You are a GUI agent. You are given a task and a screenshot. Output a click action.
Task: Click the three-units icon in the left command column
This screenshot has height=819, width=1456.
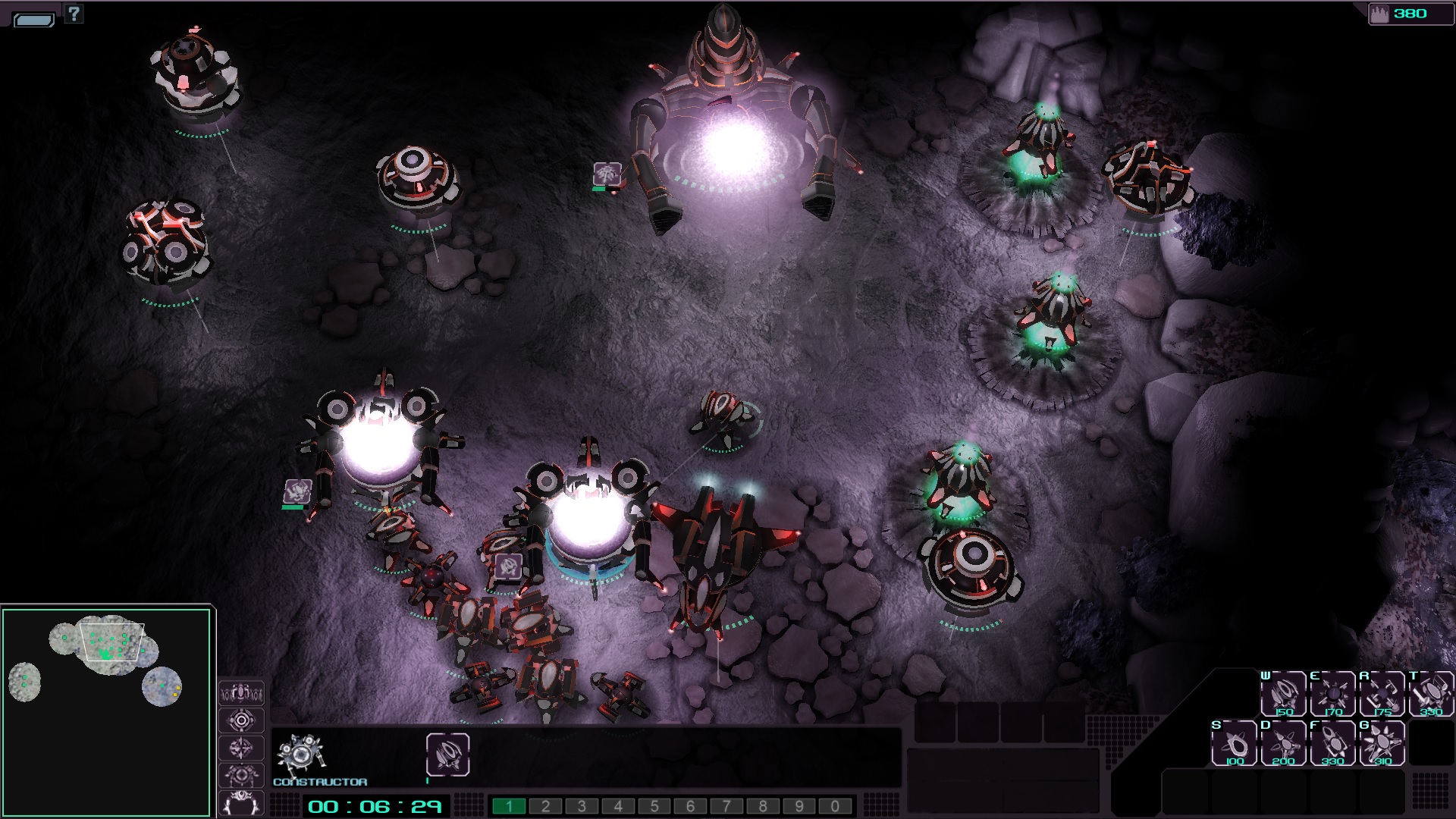point(241,693)
